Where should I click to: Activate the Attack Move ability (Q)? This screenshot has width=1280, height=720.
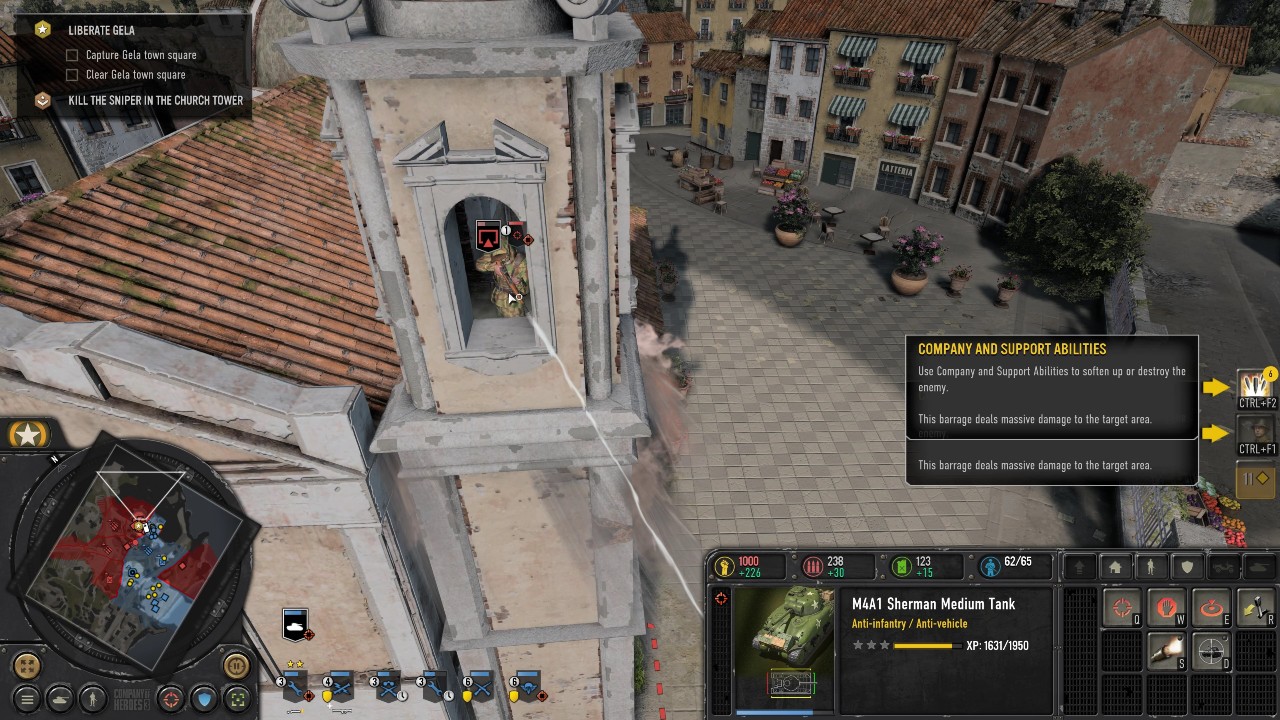[x=1122, y=605]
